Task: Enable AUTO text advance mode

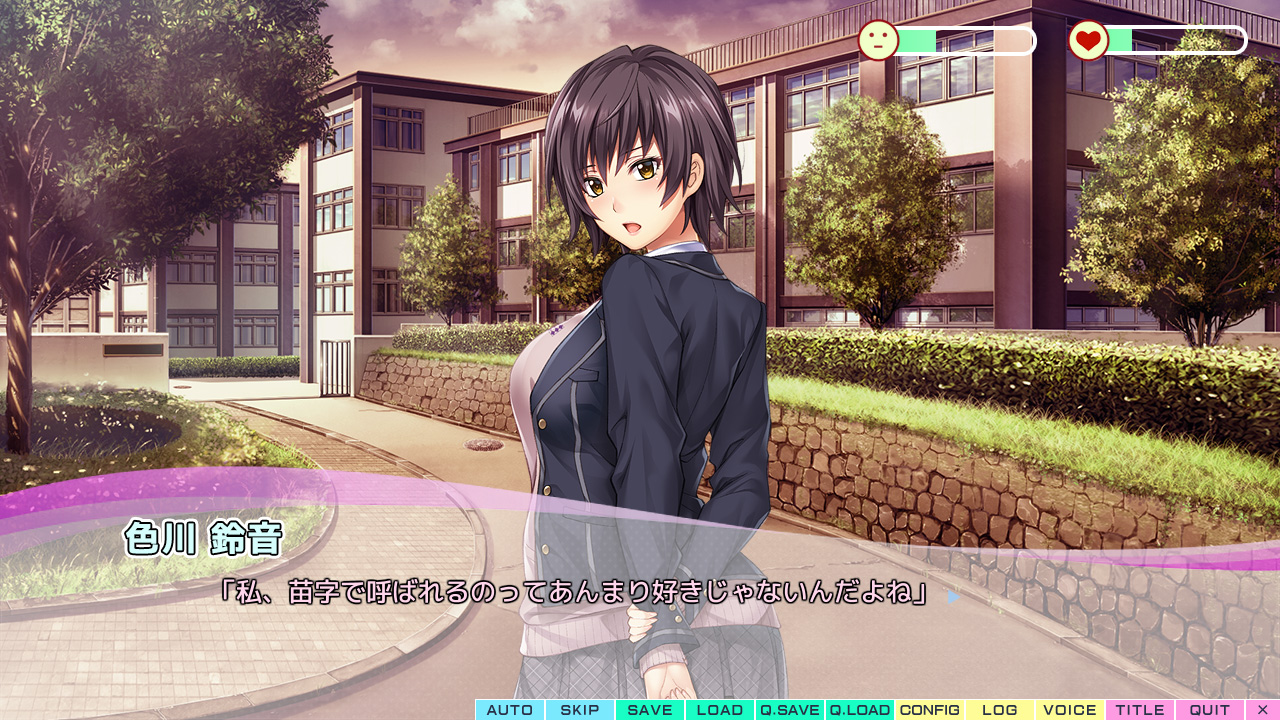Action: [x=510, y=710]
